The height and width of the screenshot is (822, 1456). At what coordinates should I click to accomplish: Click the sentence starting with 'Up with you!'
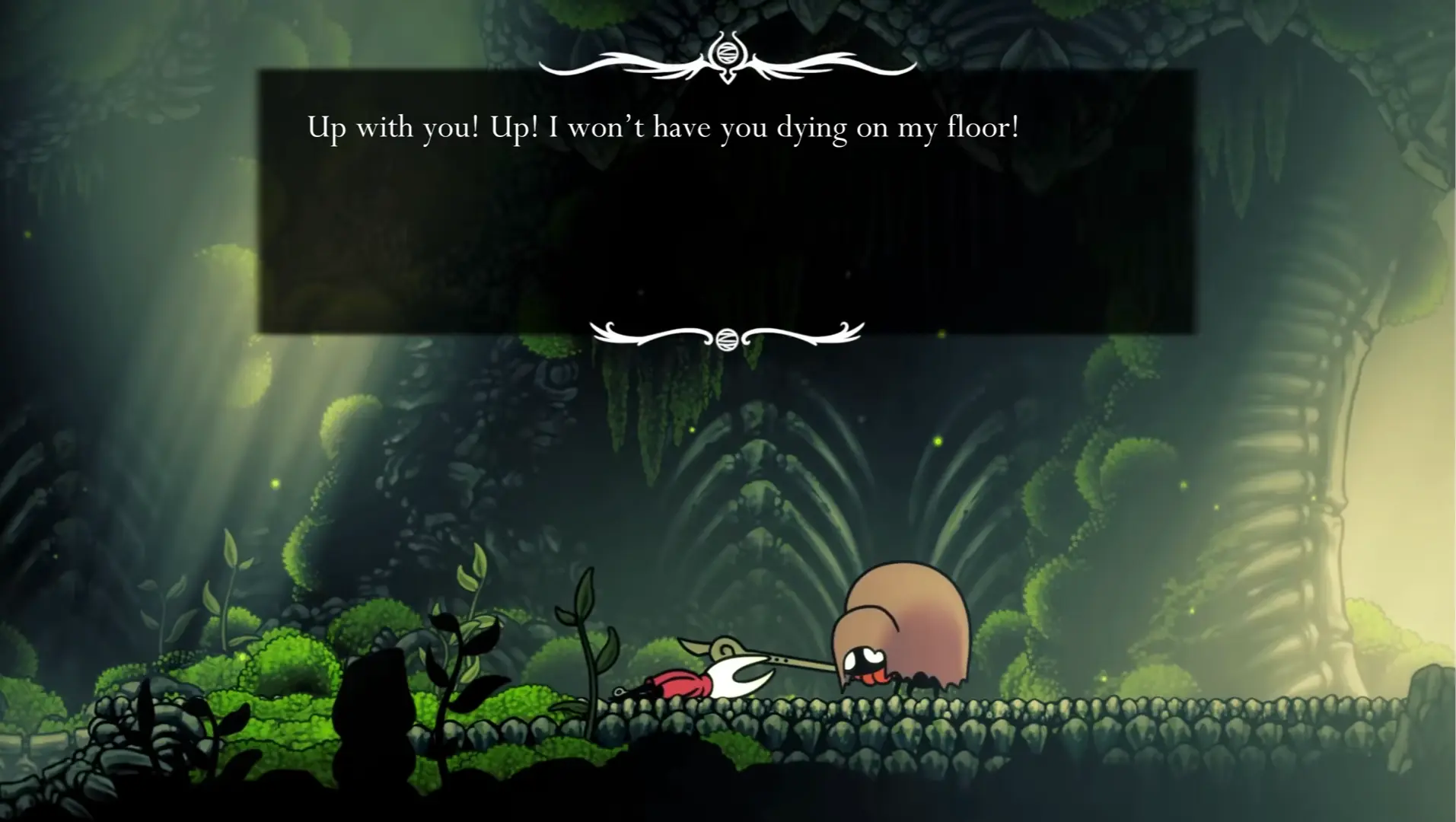coord(662,128)
